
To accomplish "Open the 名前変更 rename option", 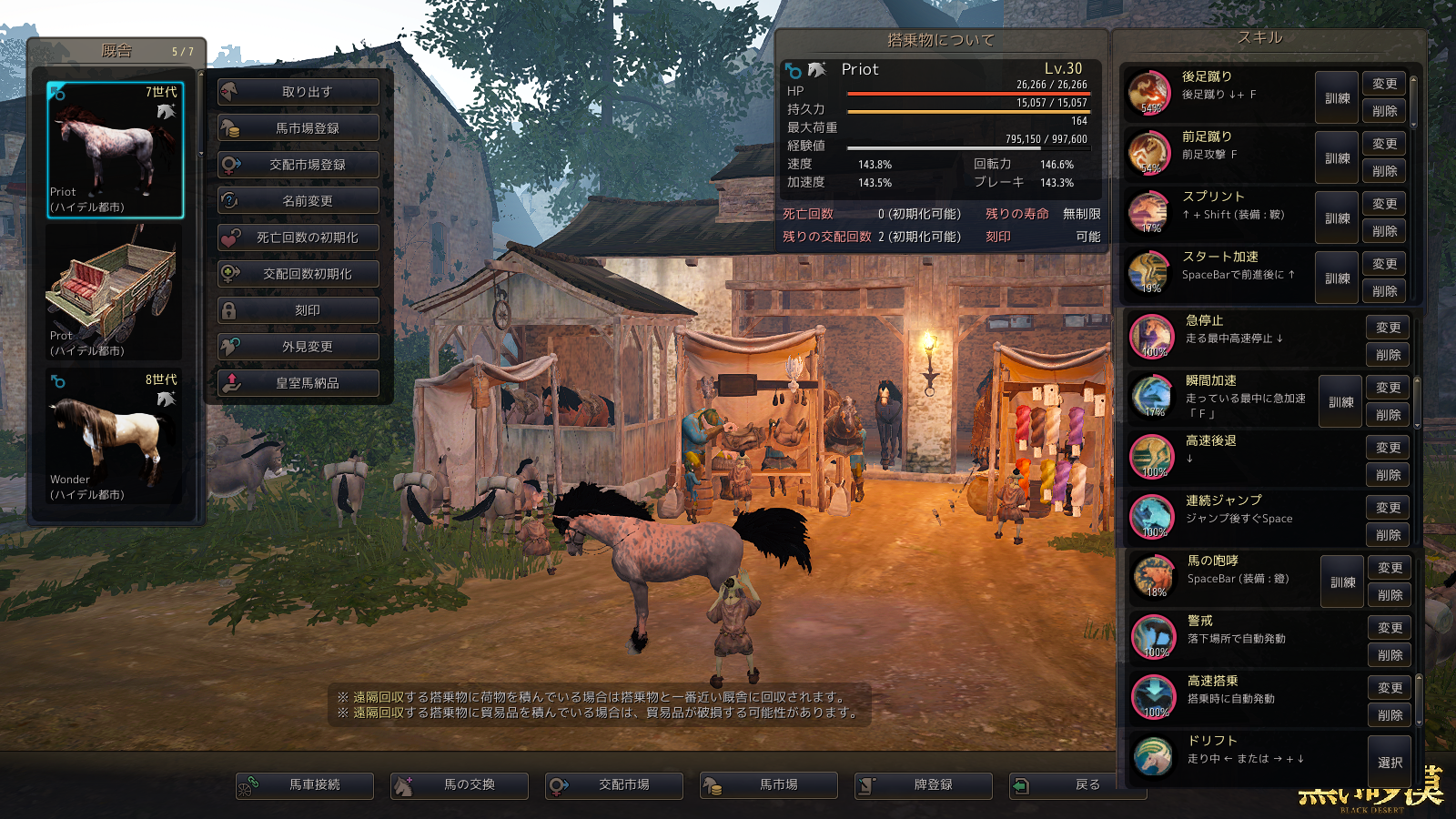I will coord(298,201).
